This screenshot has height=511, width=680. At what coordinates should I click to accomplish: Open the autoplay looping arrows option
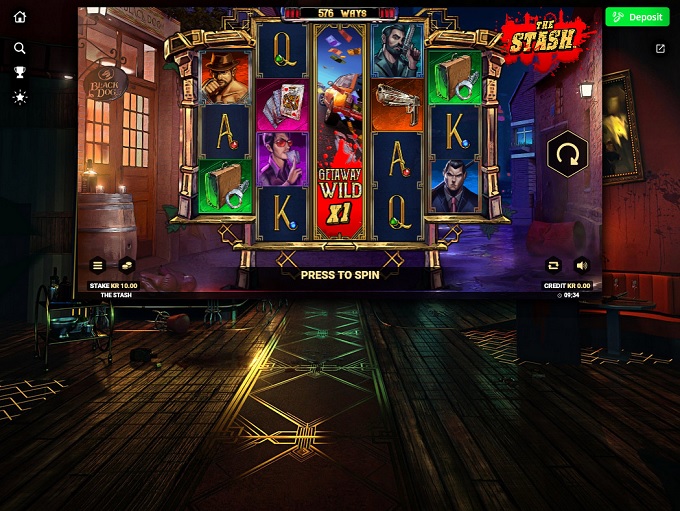point(553,265)
